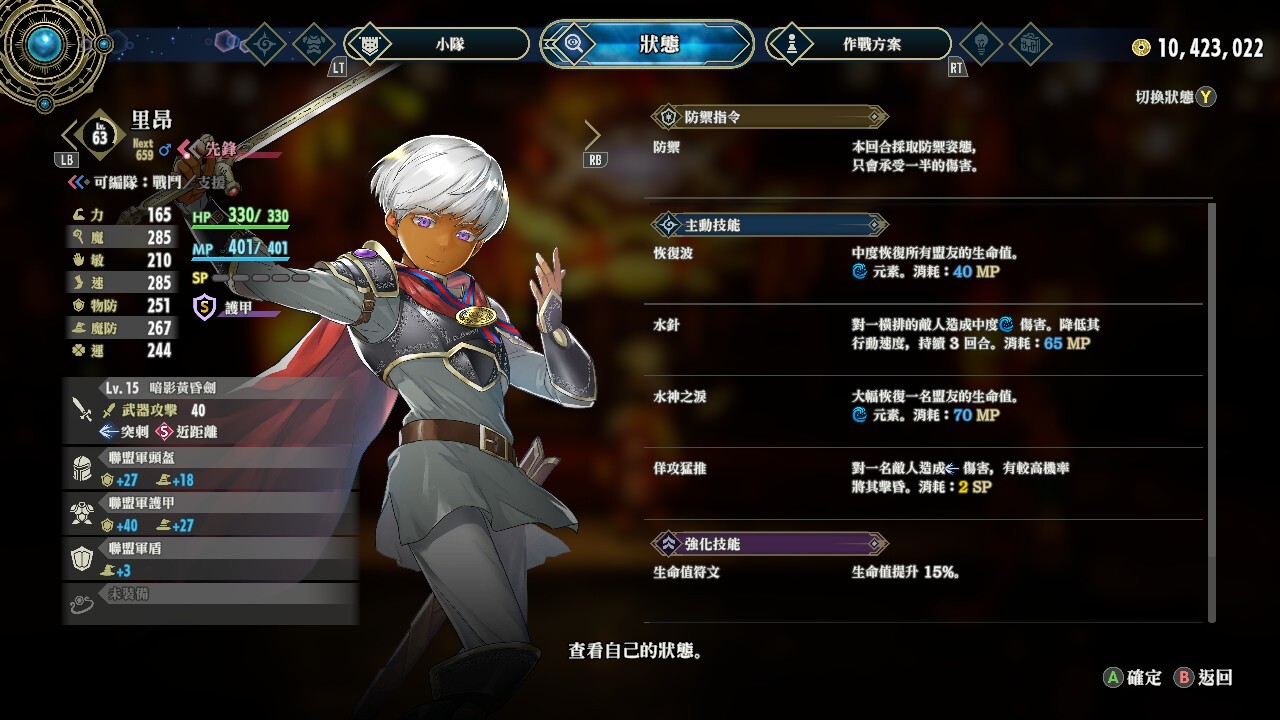Open the empty 未裝備 accessory slot
Viewport: 1280px width, 720px height.
(x=210, y=602)
